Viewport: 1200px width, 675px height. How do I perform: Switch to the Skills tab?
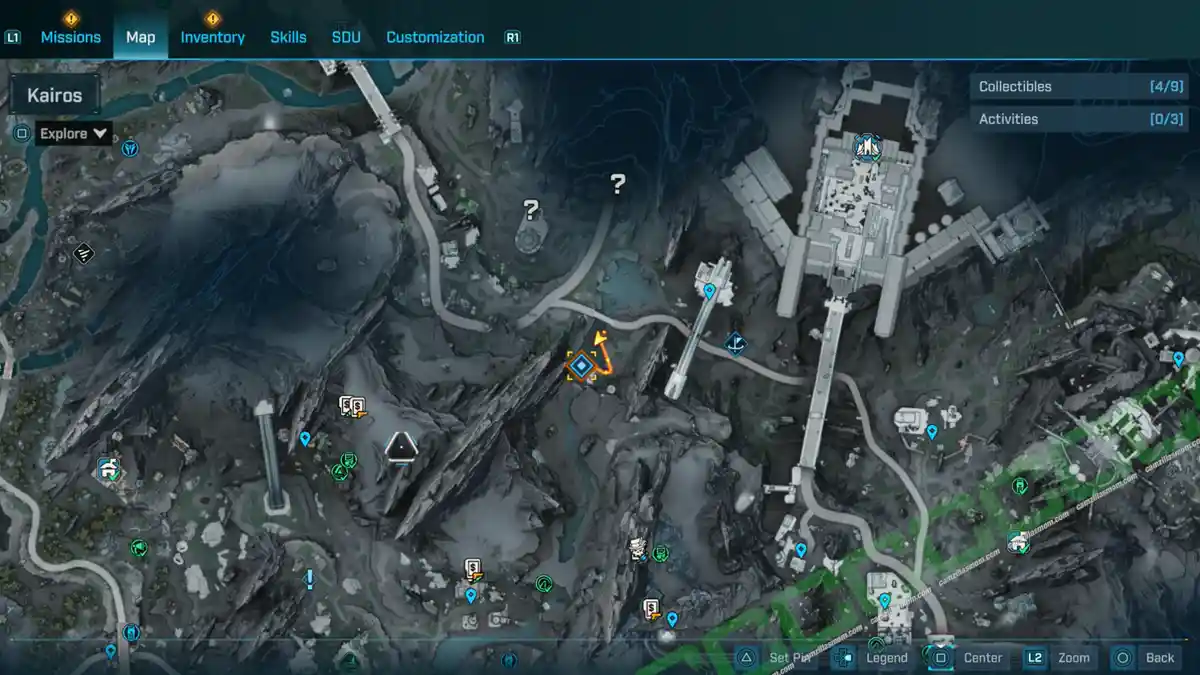288,37
